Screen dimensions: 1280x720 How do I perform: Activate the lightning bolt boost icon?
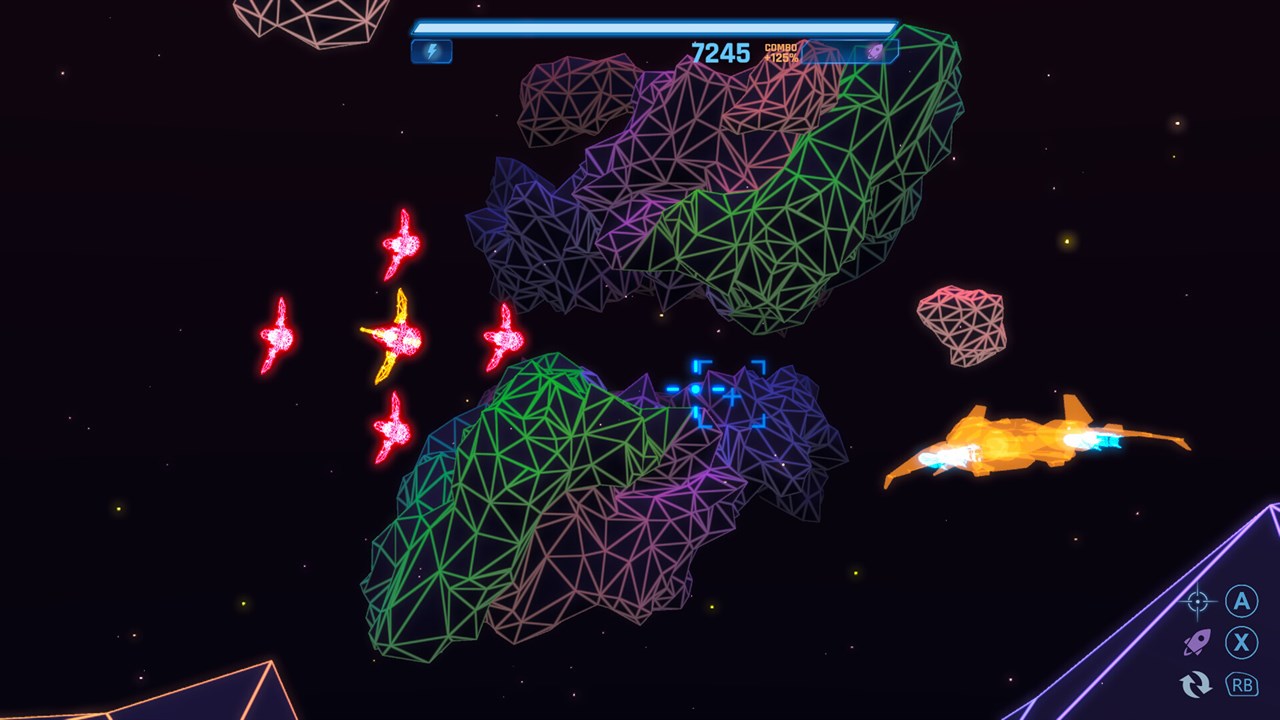pyautogui.click(x=432, y=51)
